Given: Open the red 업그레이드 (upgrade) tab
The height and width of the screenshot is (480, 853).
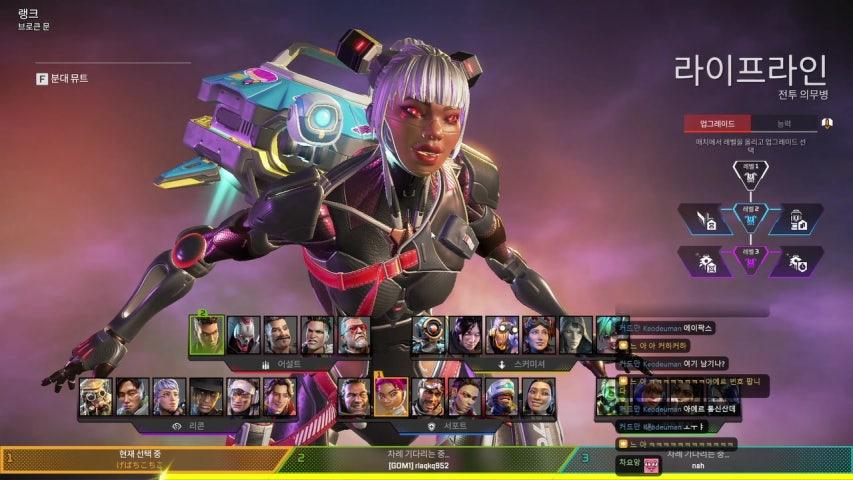Looking at the screenshot, I should [716, 124].
